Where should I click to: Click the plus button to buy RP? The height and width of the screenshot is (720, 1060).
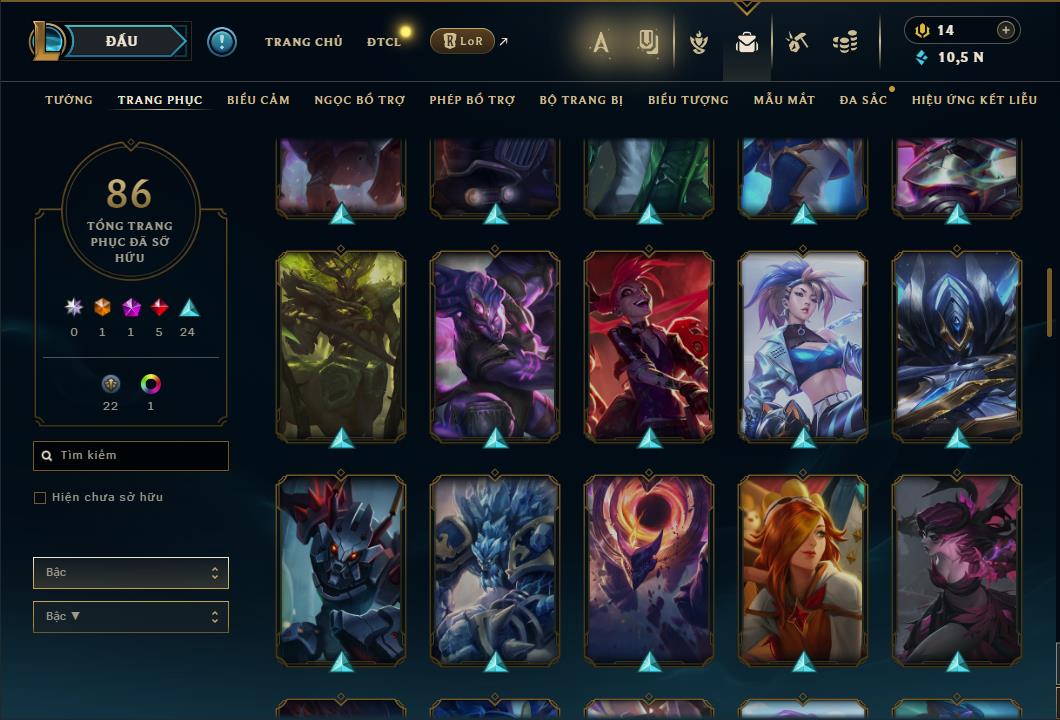coord(1006,30)
